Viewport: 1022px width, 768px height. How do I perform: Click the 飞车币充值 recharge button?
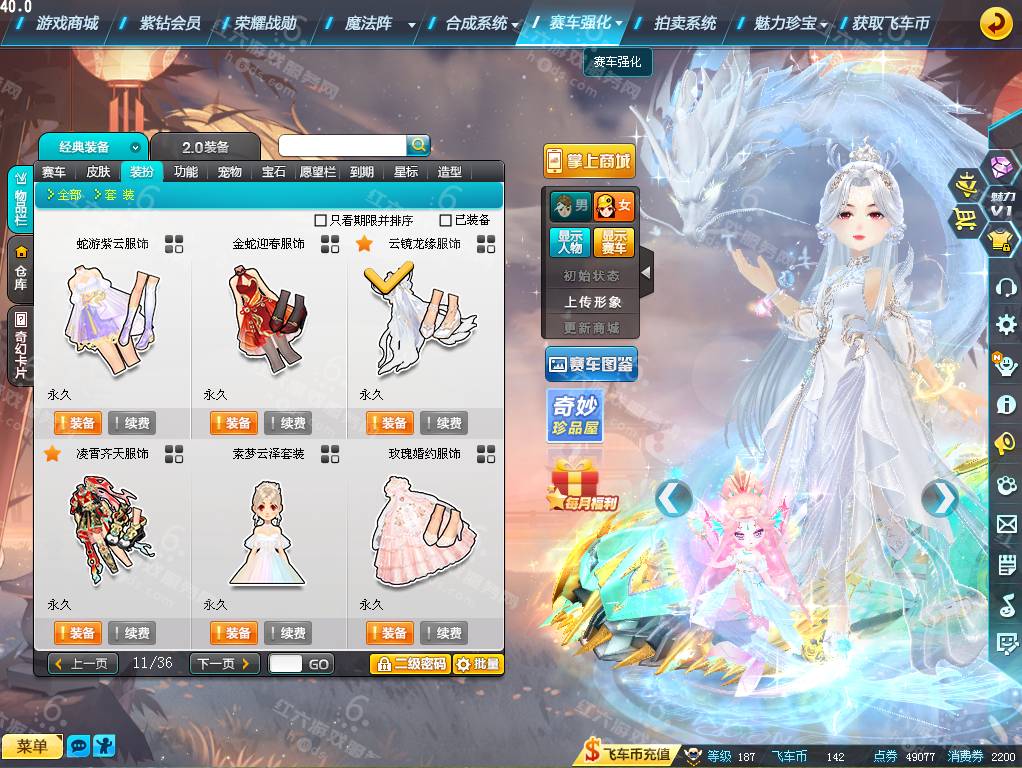pos(629,755)
